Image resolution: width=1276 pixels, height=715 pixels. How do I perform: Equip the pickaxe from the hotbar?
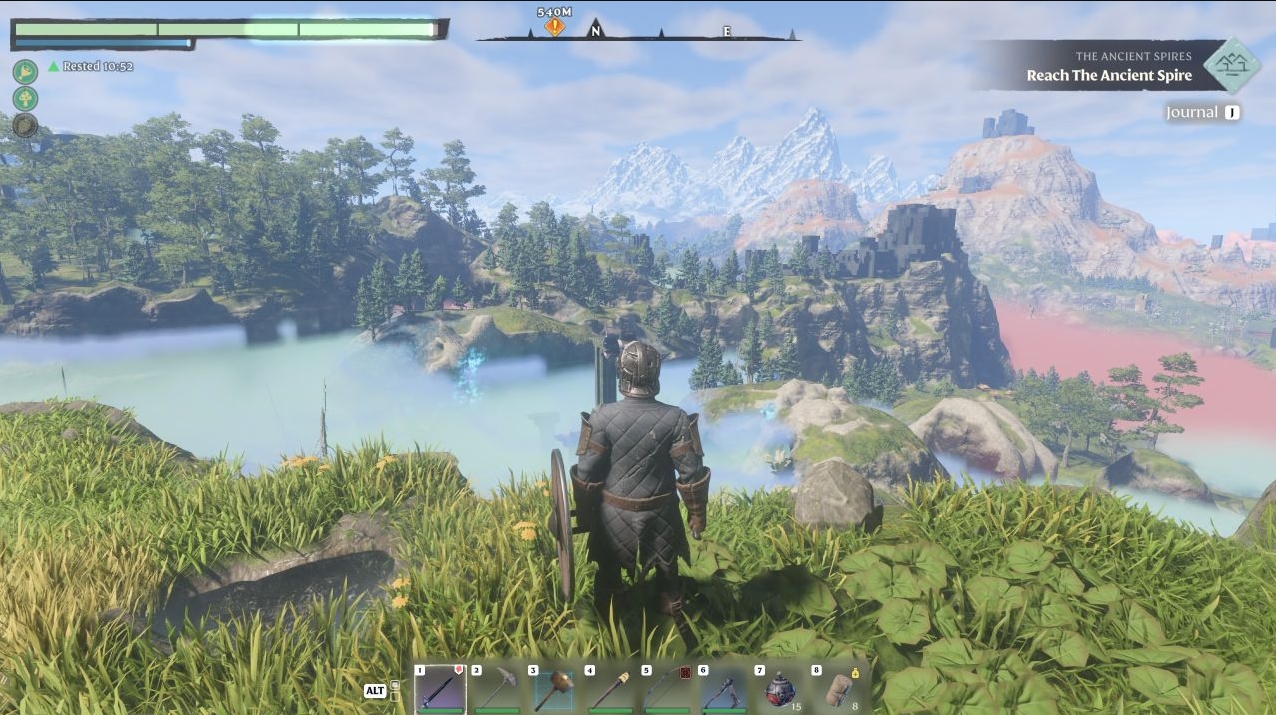[497, 689]
